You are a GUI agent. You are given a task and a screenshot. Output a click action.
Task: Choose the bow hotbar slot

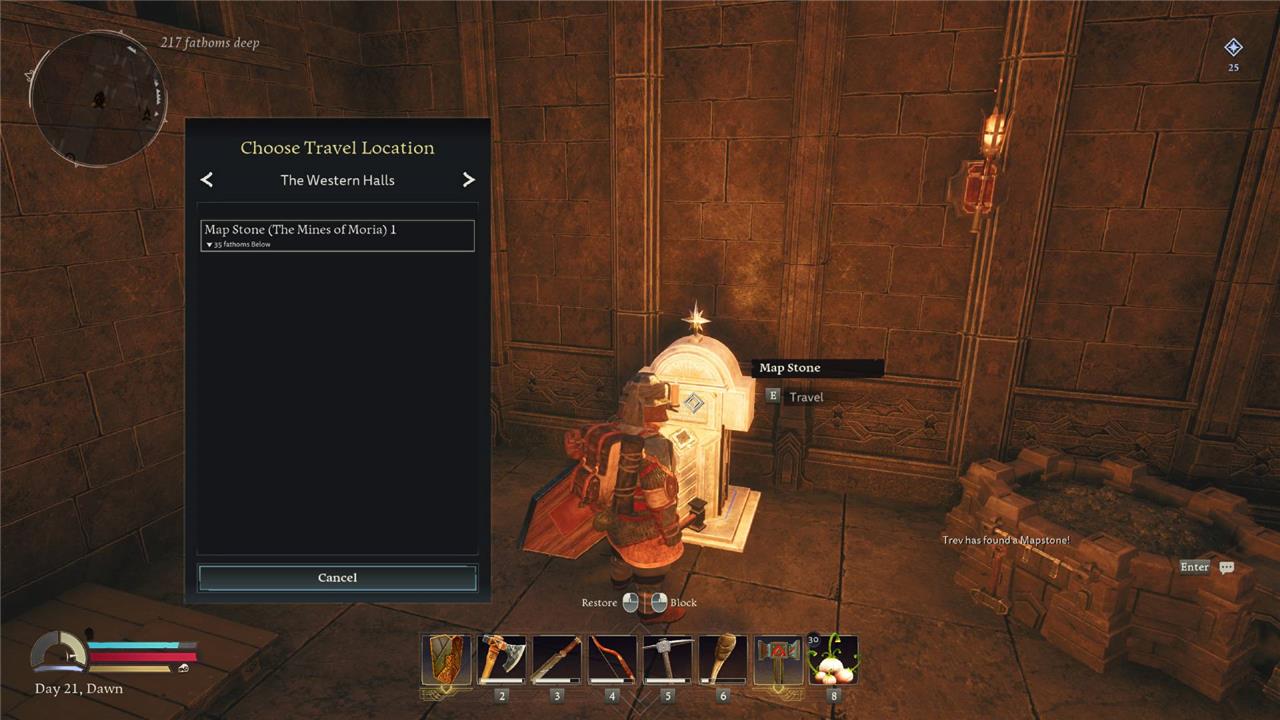pyautogui.click(x=612, y=659)
